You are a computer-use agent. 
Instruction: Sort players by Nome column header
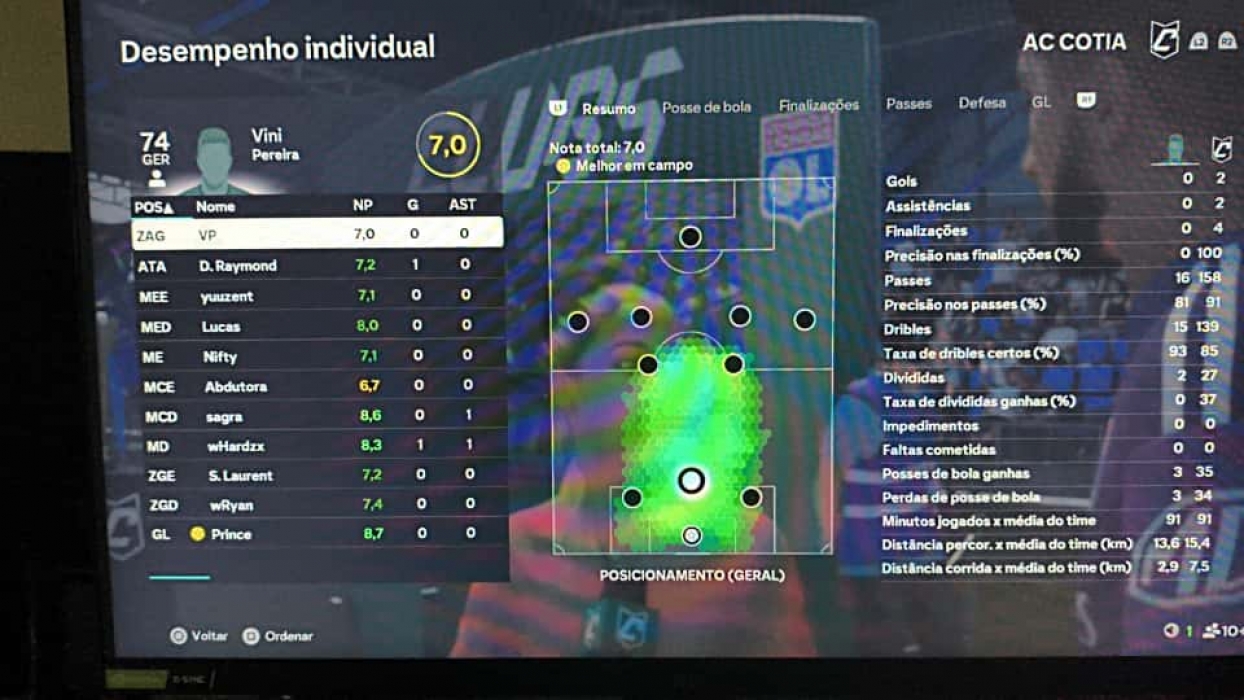pos(215,207)
